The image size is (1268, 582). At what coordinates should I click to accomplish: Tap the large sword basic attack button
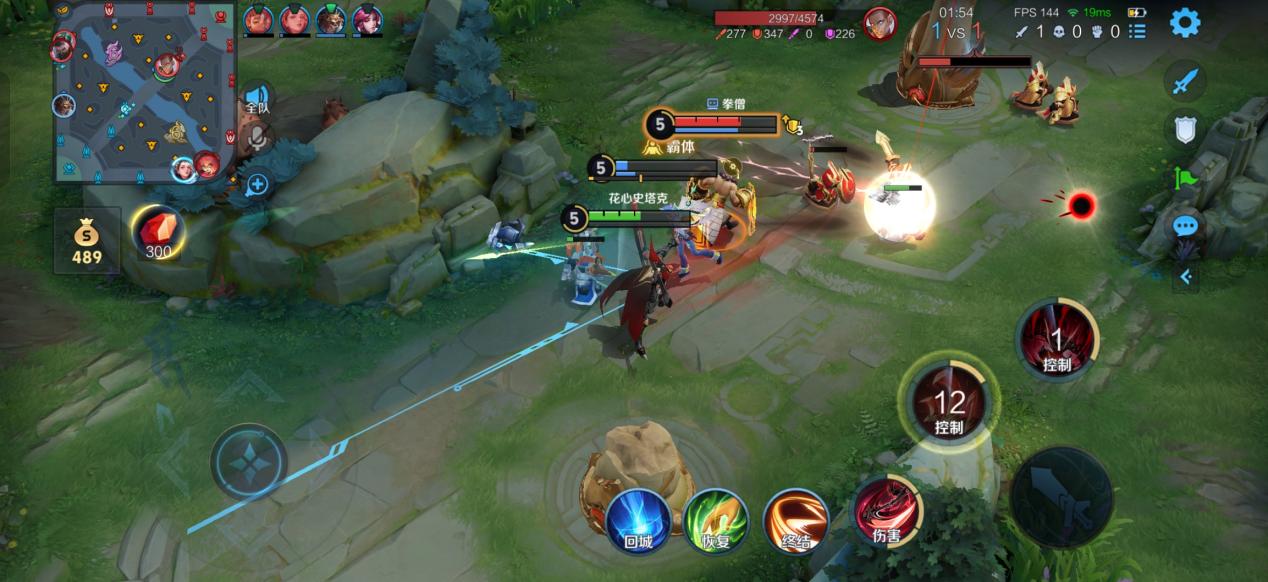coord(1060,496)
